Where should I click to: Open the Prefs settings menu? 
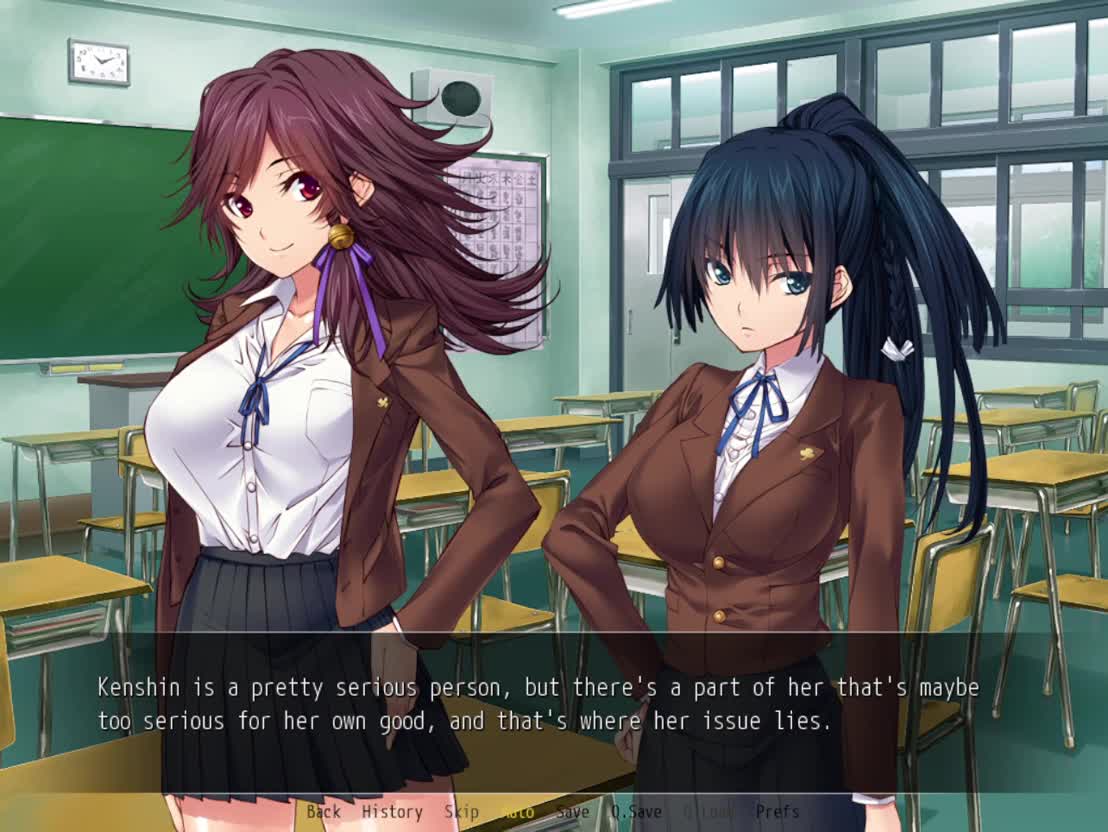(777, 812)
